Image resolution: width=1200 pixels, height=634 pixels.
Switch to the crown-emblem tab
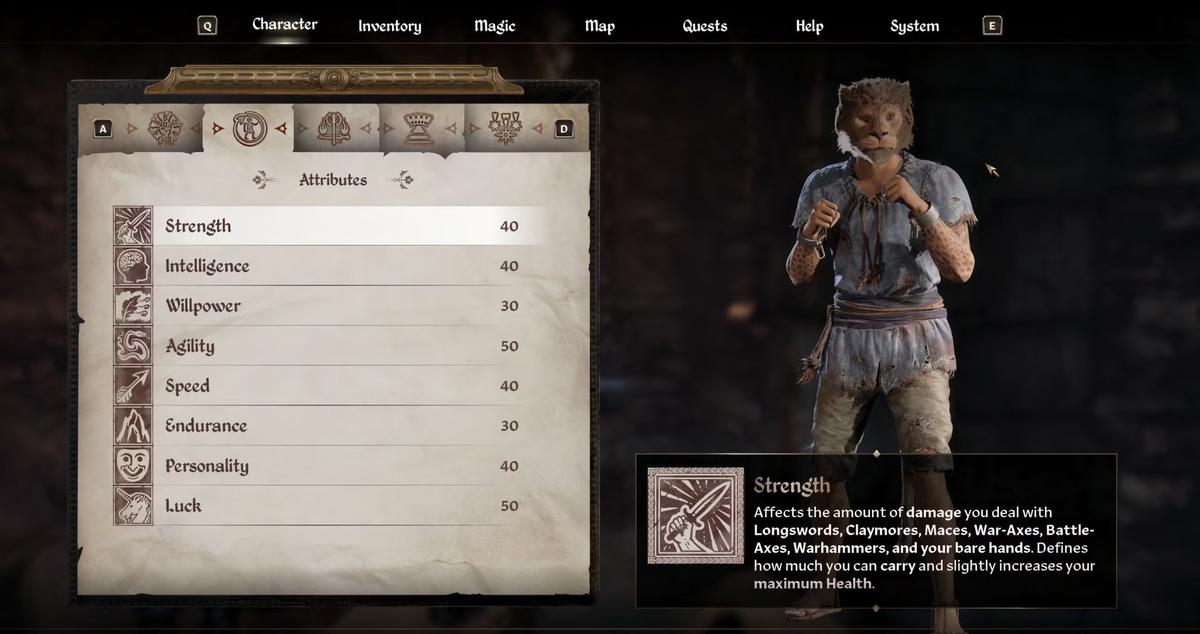click(x=418, y=128)
